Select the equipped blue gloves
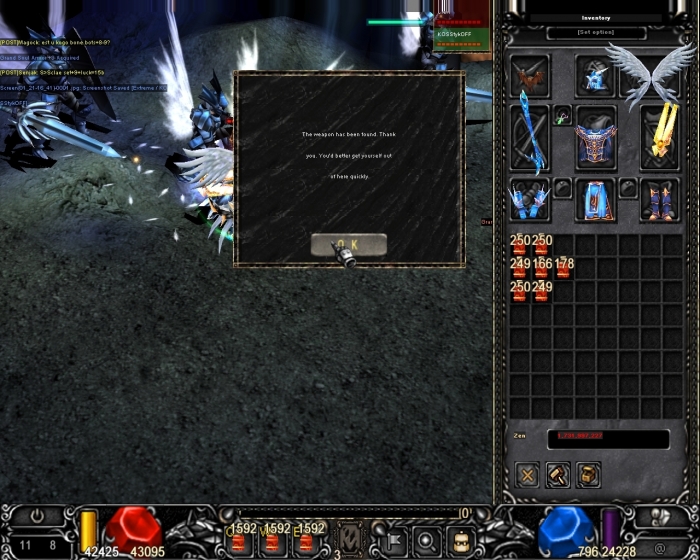This screenshot has width=700, height=560. 529,200
